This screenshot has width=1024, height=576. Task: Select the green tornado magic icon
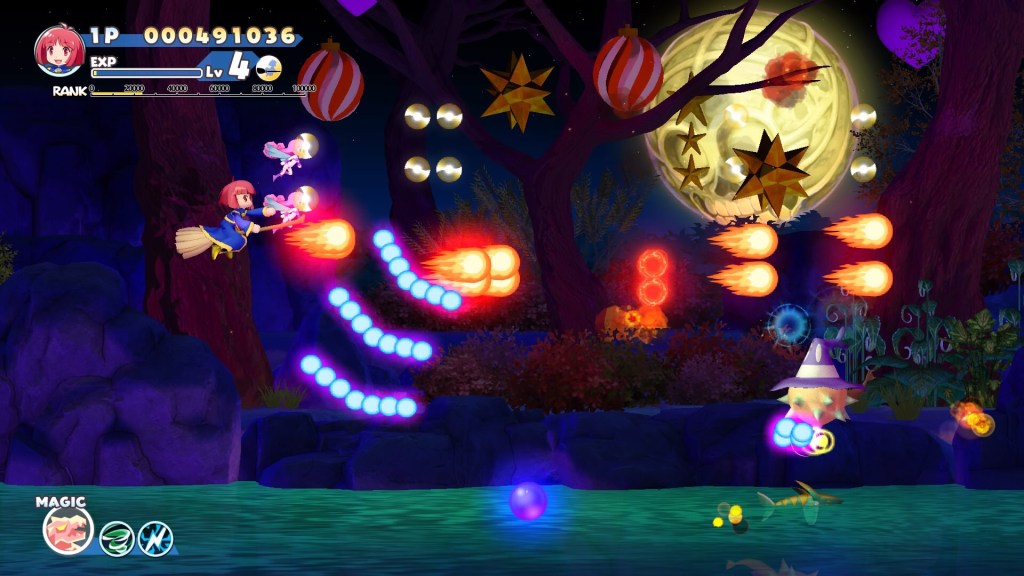(117, 539)
